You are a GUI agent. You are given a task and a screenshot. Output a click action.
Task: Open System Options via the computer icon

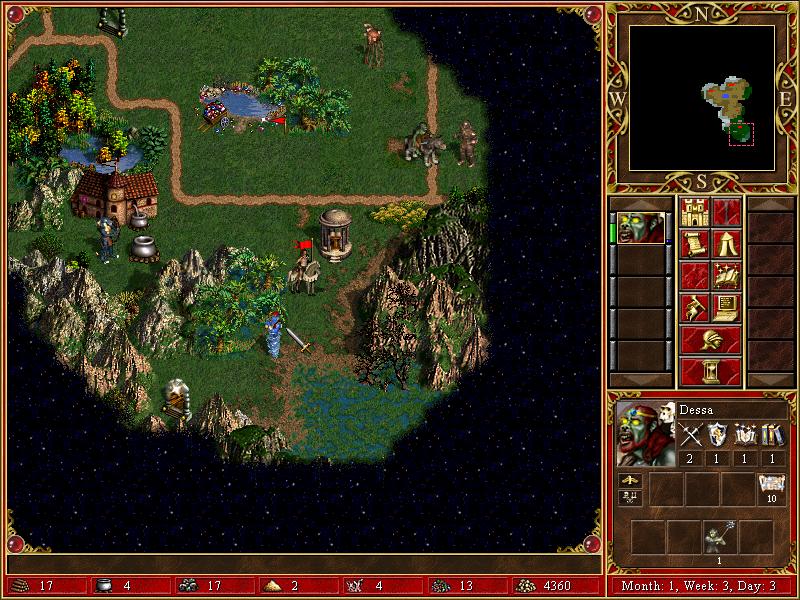[x=726, y=307]
